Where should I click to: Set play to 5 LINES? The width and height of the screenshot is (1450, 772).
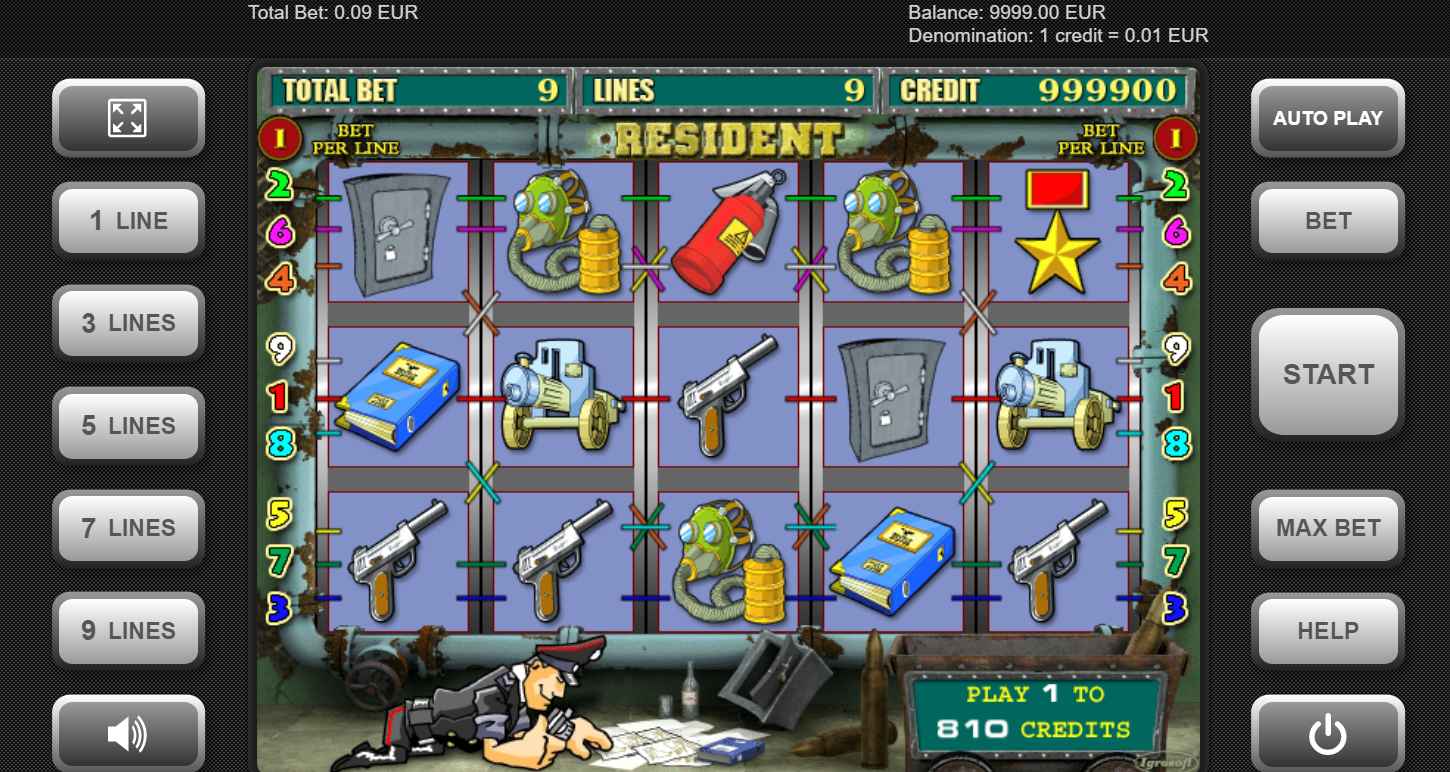[x=128, y=426]
